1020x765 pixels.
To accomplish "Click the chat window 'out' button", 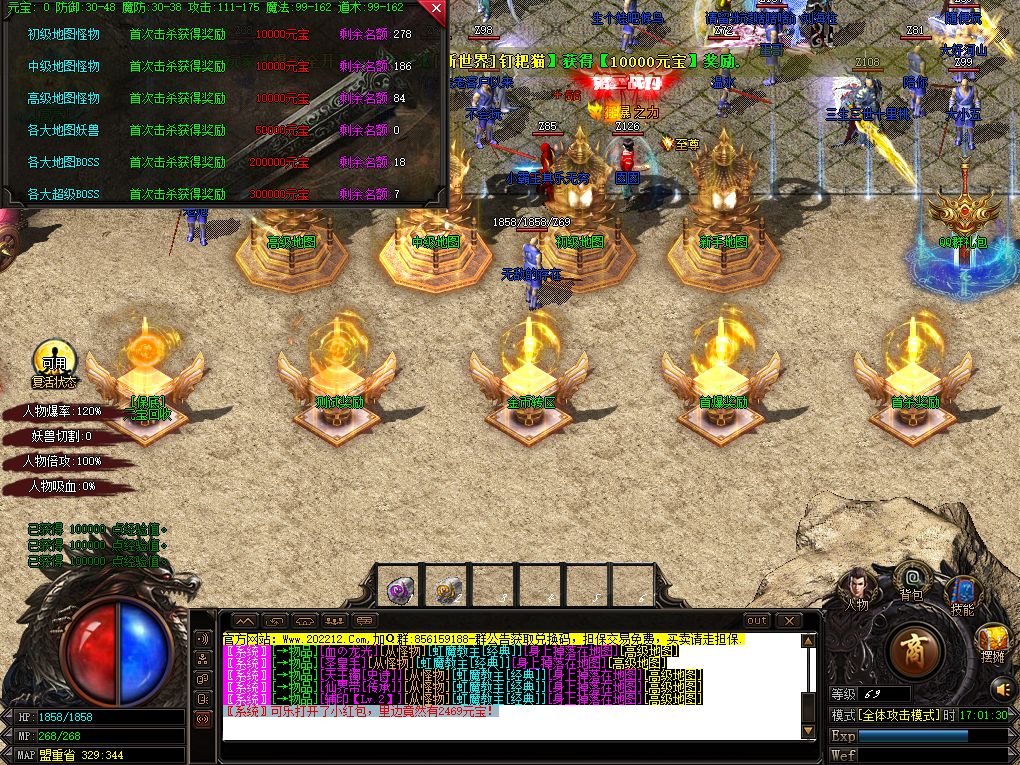I will point(757,621).
